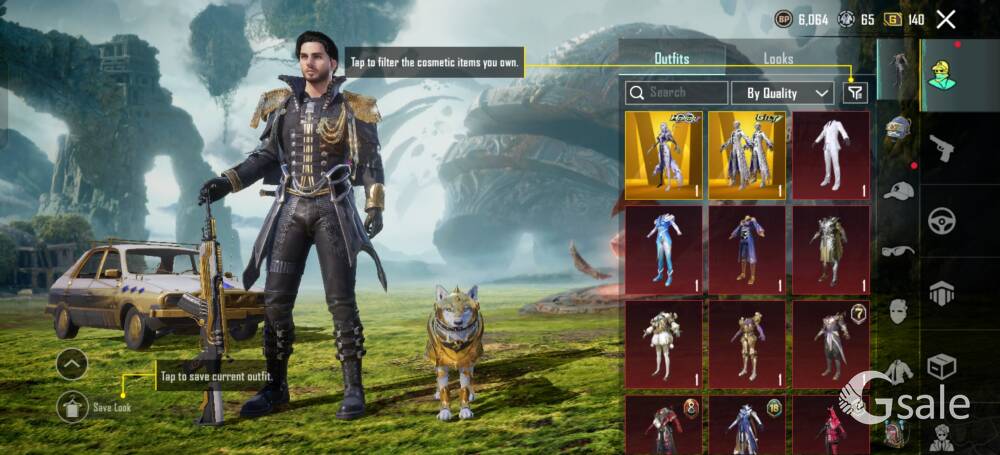The width and height of the screenshot is (1000, 455).
Task: Choose the sunglasses subcategory icon
Action: pyautogui.click(x=898, y=250)
